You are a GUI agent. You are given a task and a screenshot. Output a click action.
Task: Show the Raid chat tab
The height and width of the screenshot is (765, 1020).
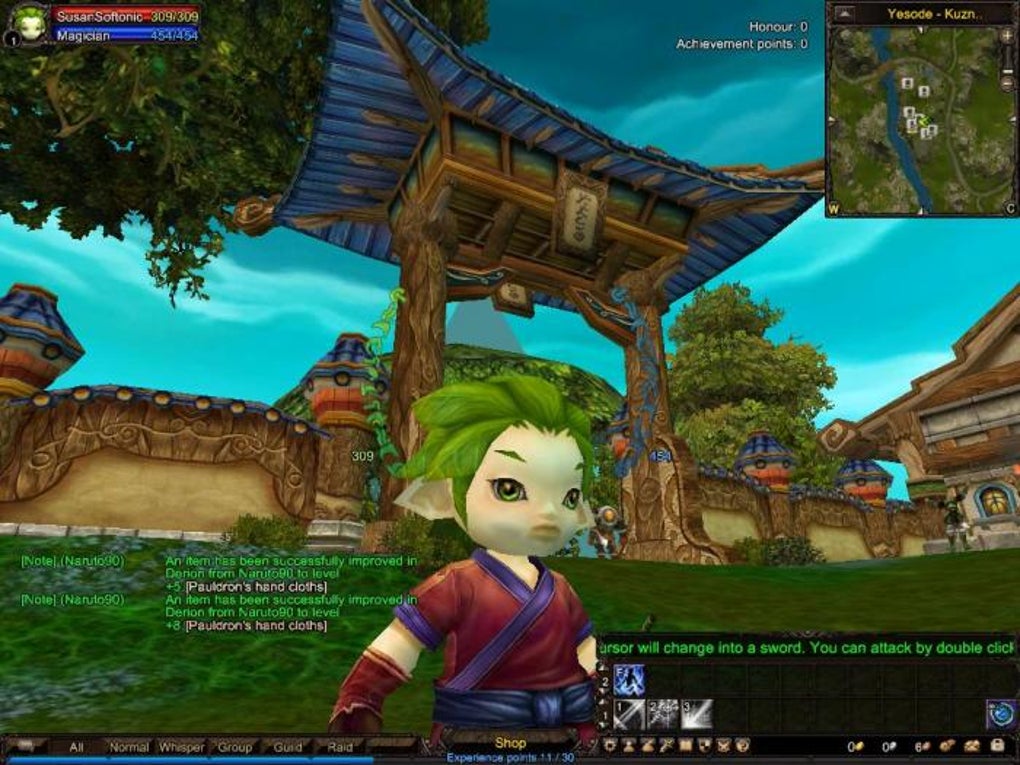(x=340, y=747)
